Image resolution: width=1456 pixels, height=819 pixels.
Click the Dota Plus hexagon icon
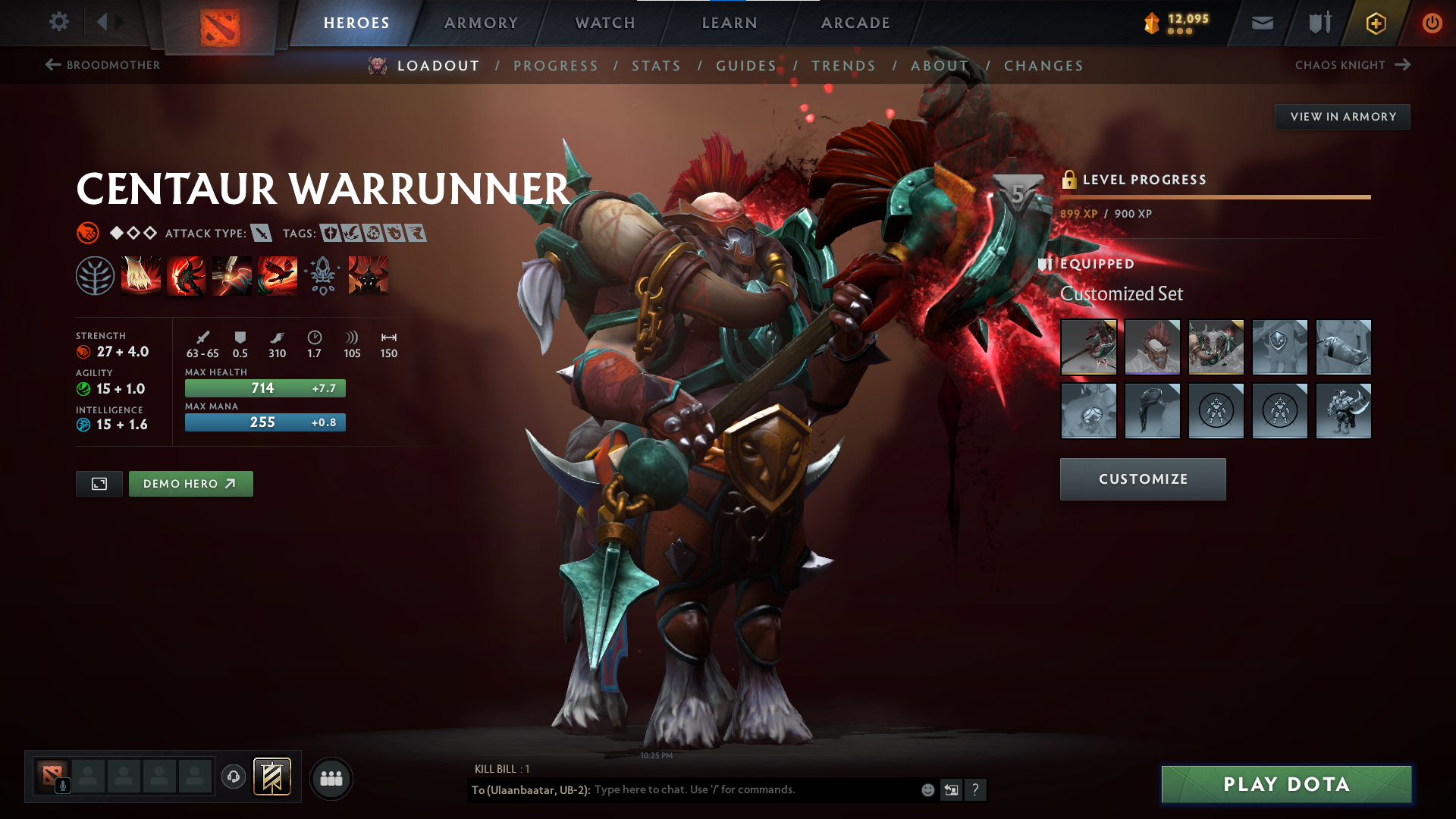(x=1375, y=23)
